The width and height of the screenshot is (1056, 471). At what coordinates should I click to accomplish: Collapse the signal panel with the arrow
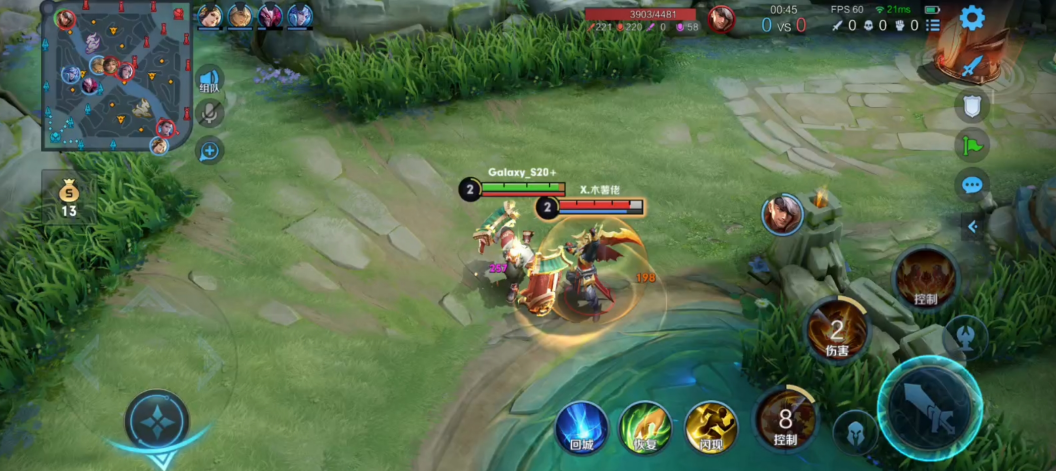click(972, 227)
